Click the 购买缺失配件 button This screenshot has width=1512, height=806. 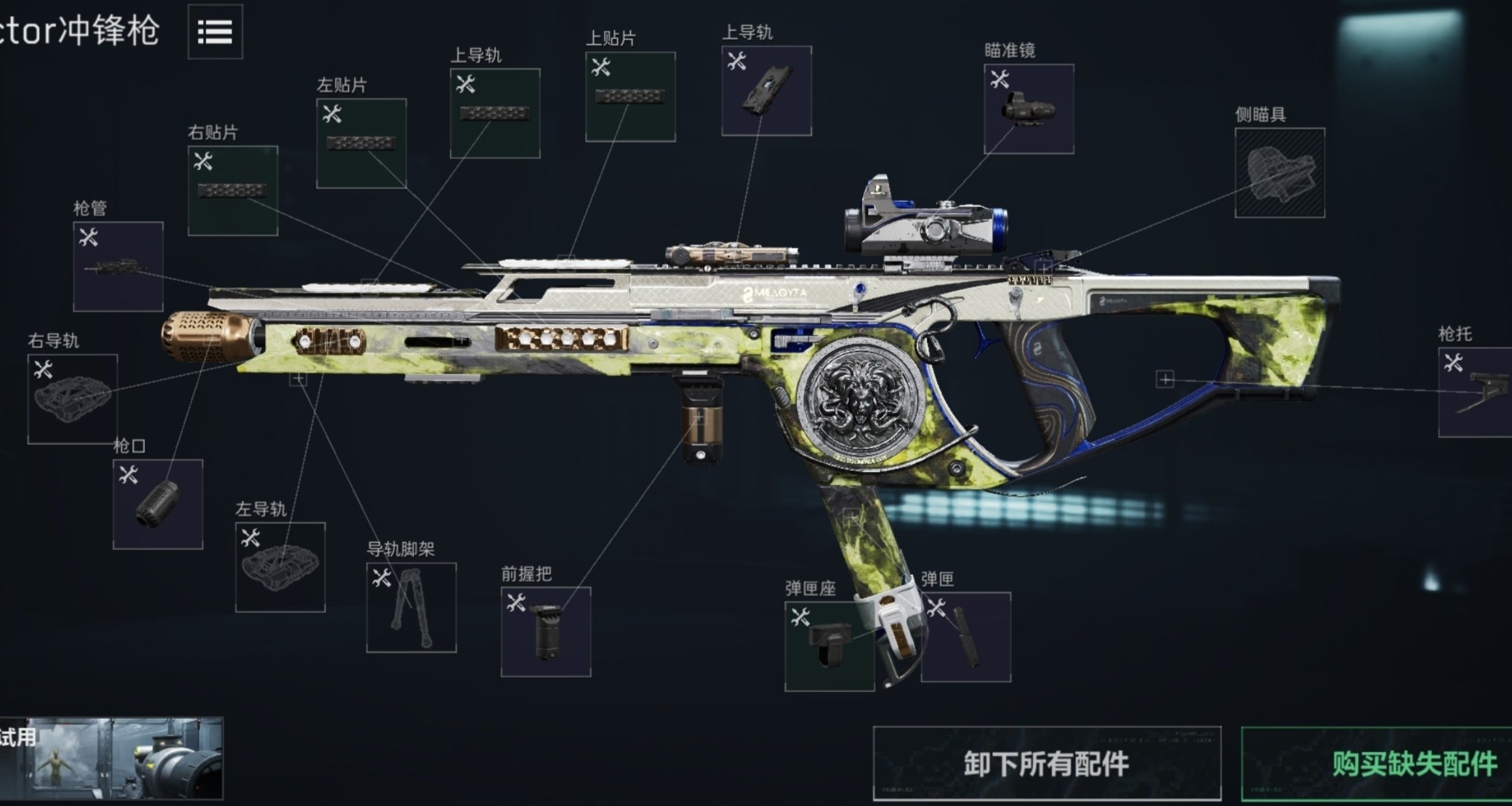[1377, 763]
